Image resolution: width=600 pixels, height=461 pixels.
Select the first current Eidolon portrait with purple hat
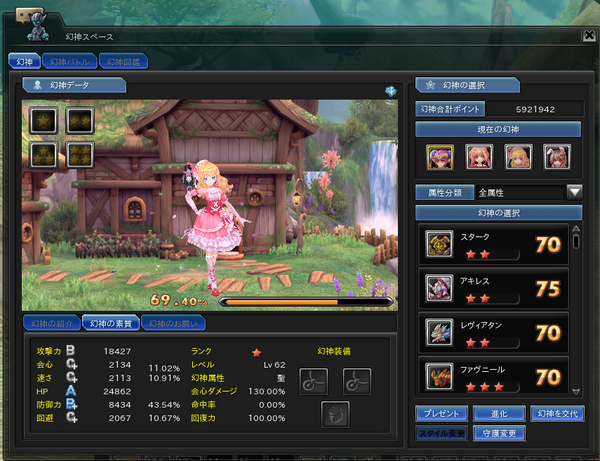[439, 156]
